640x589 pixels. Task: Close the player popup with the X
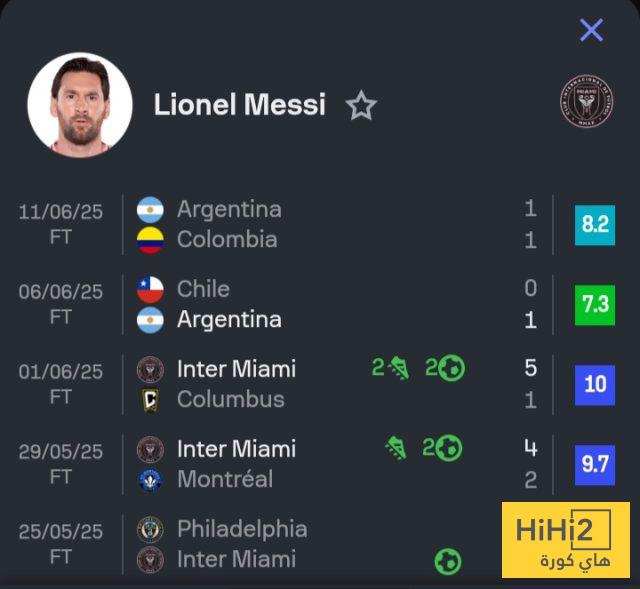[x=591, y=30]
